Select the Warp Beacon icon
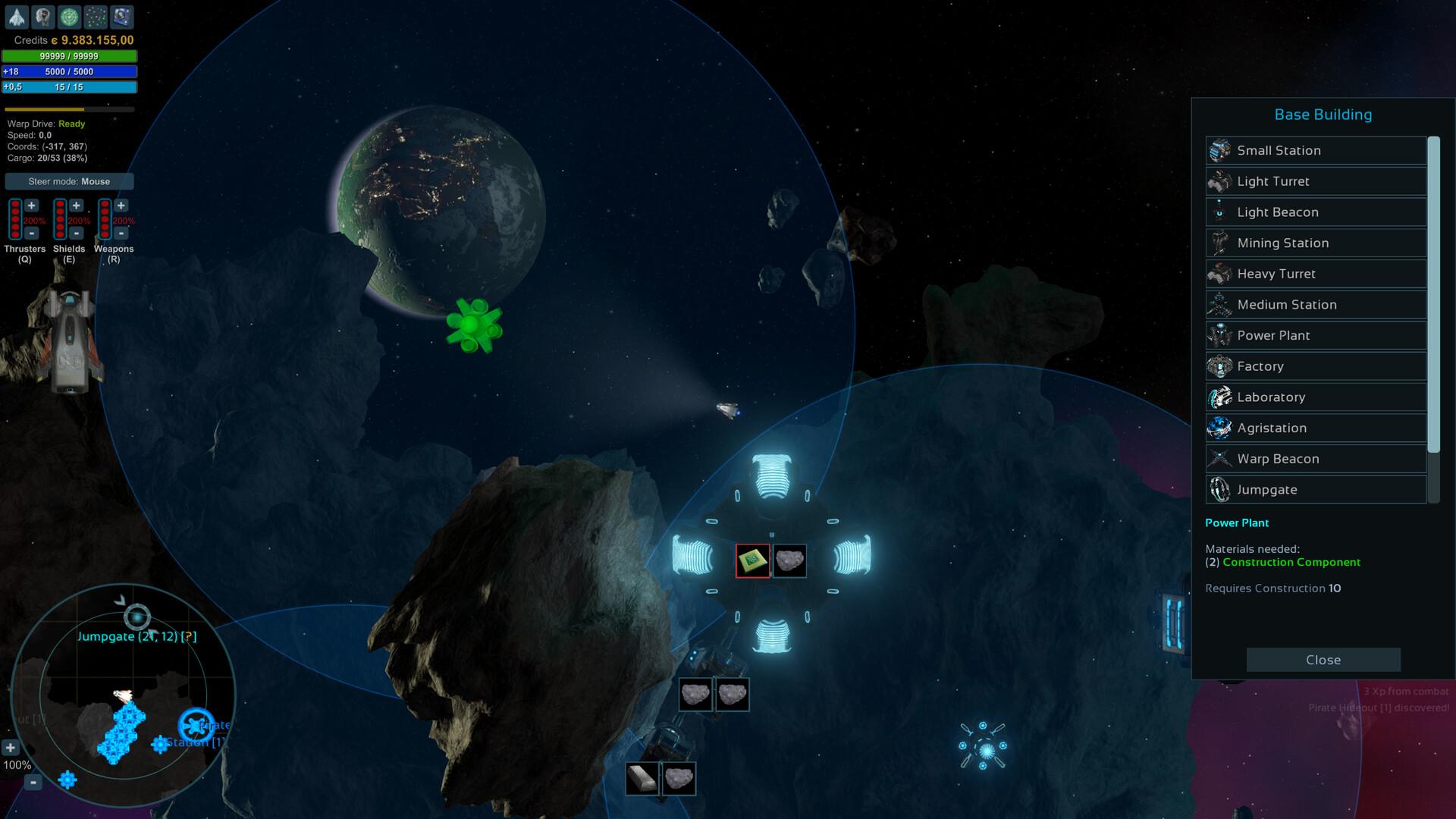This screenshot has height=819, width=1456. [x=1220, y=458]
